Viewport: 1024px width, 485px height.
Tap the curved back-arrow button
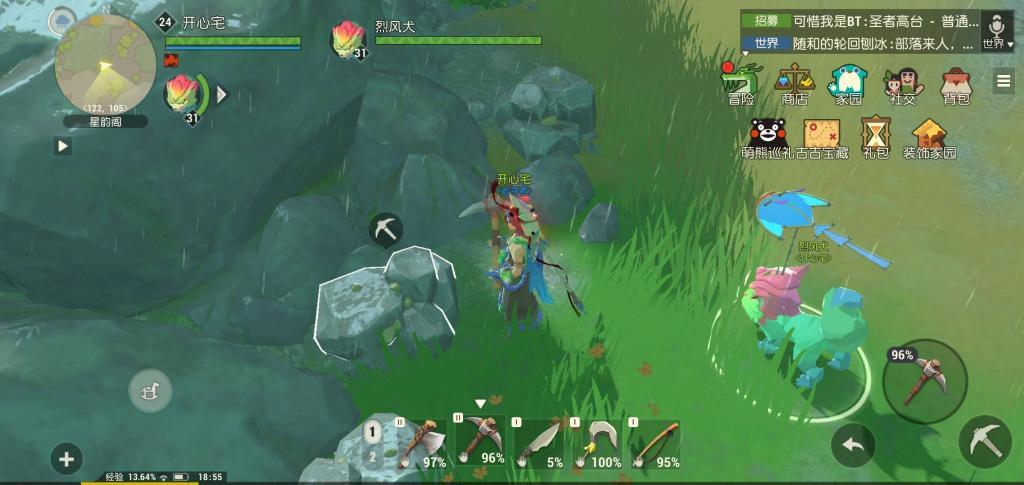tap(853, 445)
